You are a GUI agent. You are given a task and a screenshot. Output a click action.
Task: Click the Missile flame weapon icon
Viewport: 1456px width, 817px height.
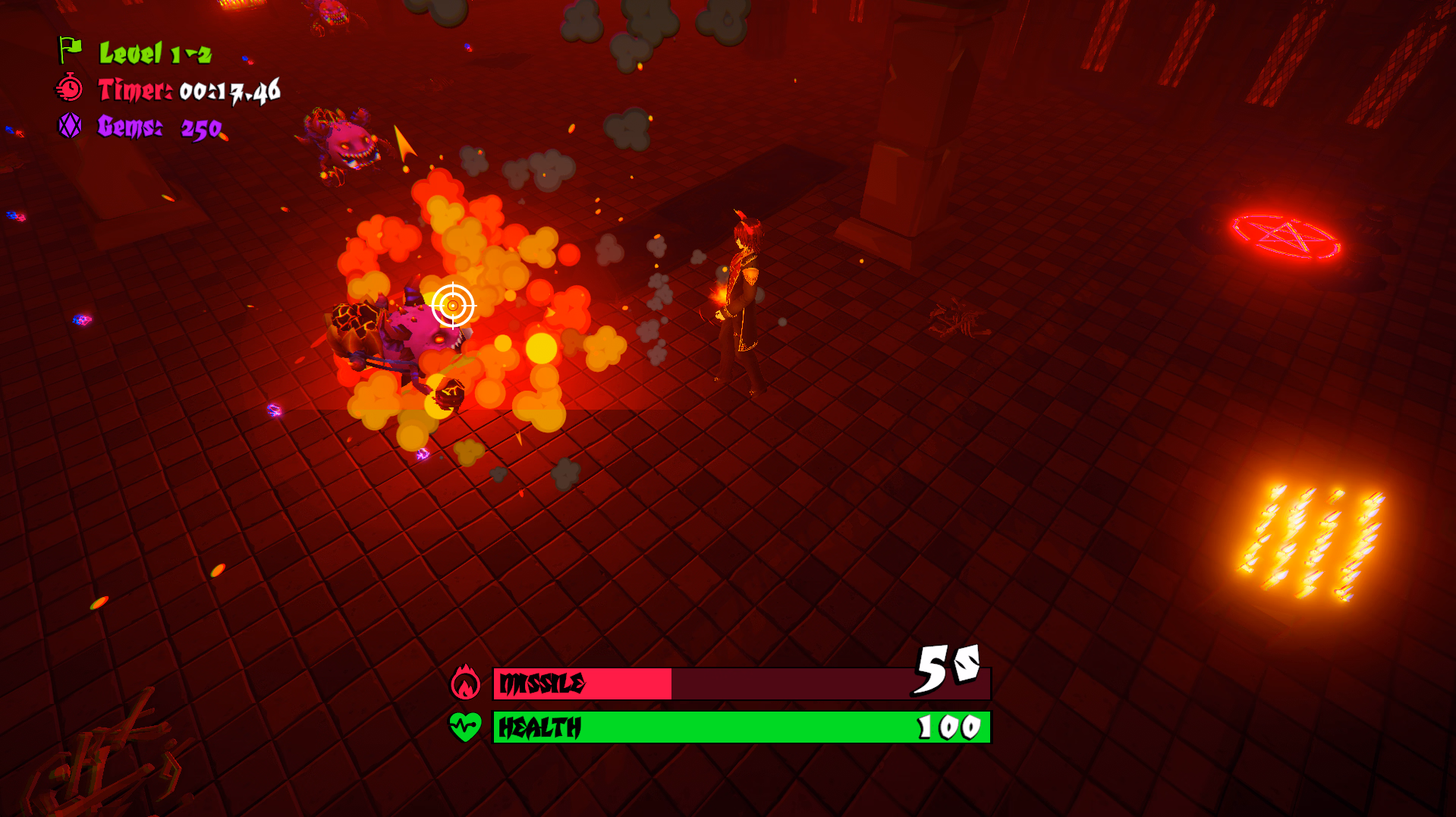tap(465, 683)
